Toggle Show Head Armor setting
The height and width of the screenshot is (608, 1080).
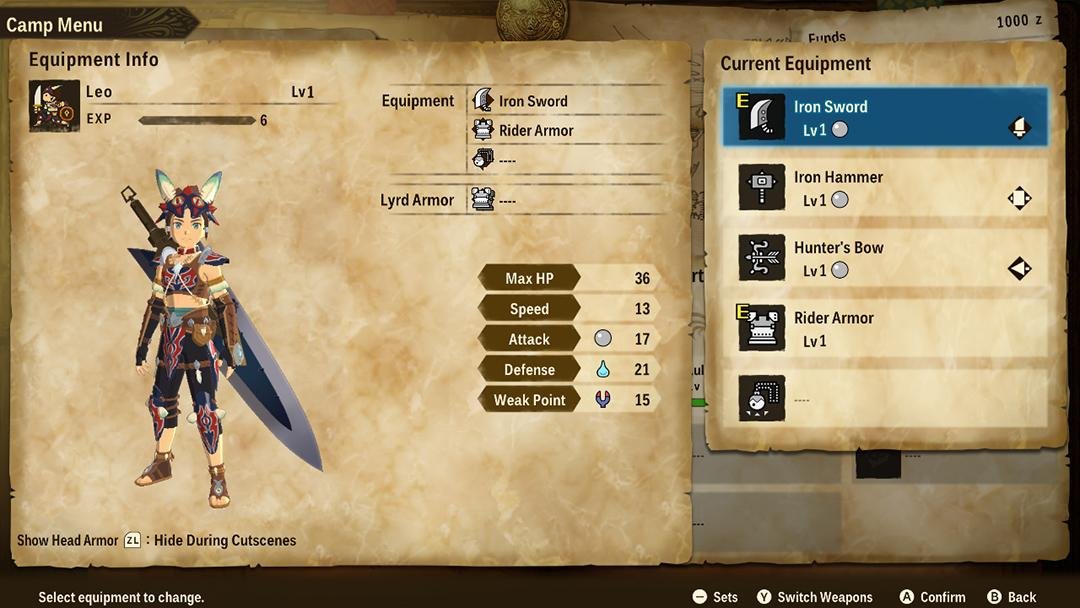(x=132, y=540)
